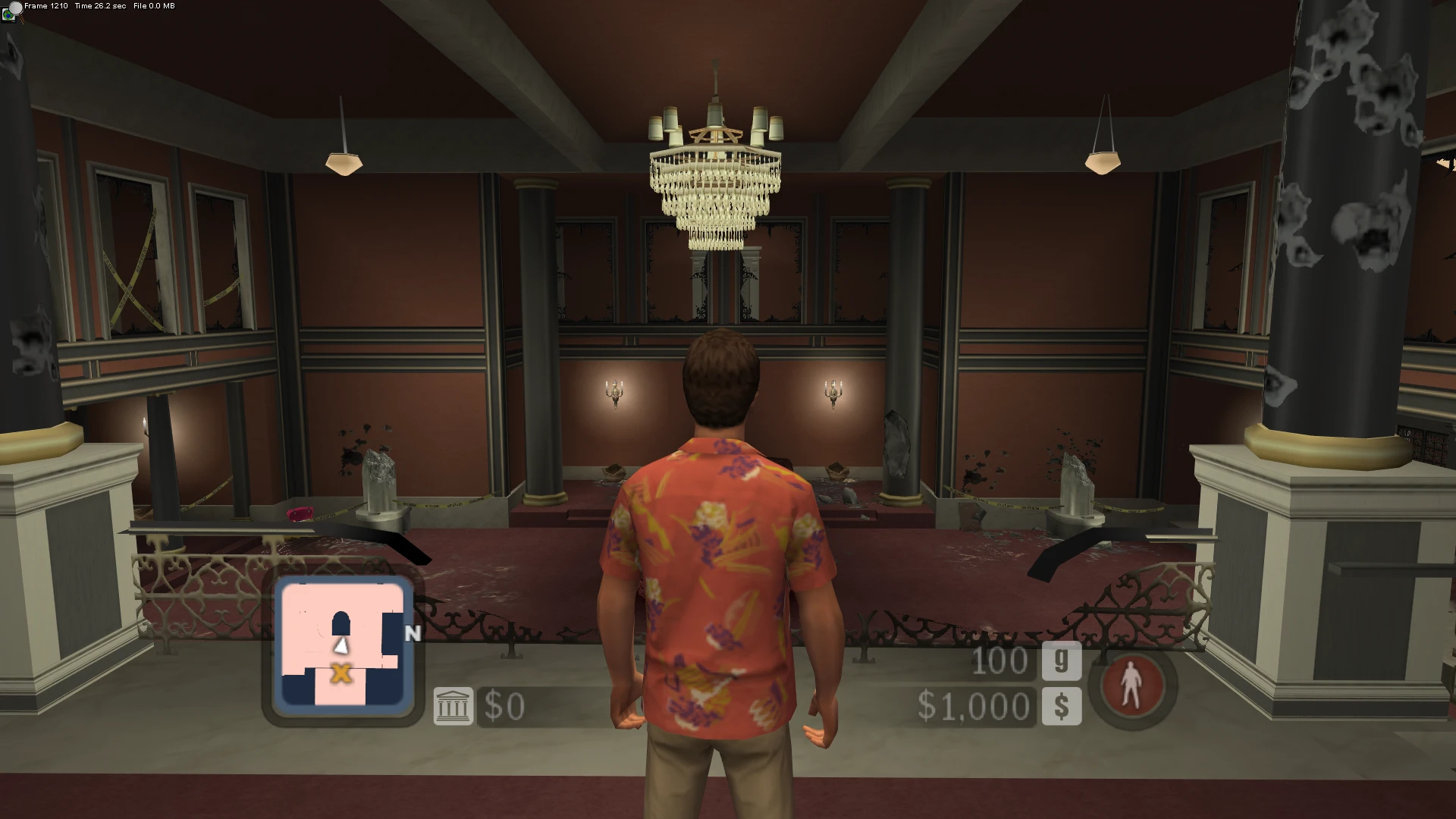Click the bank building icon
The height and width of the screenshot is (819, 1456).
pos(453,706)
